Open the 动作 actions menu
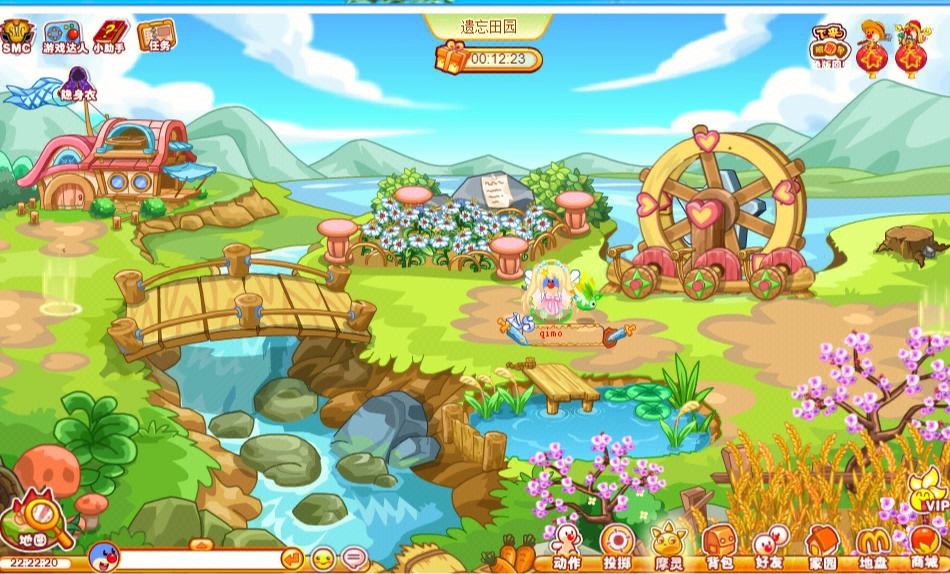The width and height of the screenshot is (950, 574). click(566, 548)
